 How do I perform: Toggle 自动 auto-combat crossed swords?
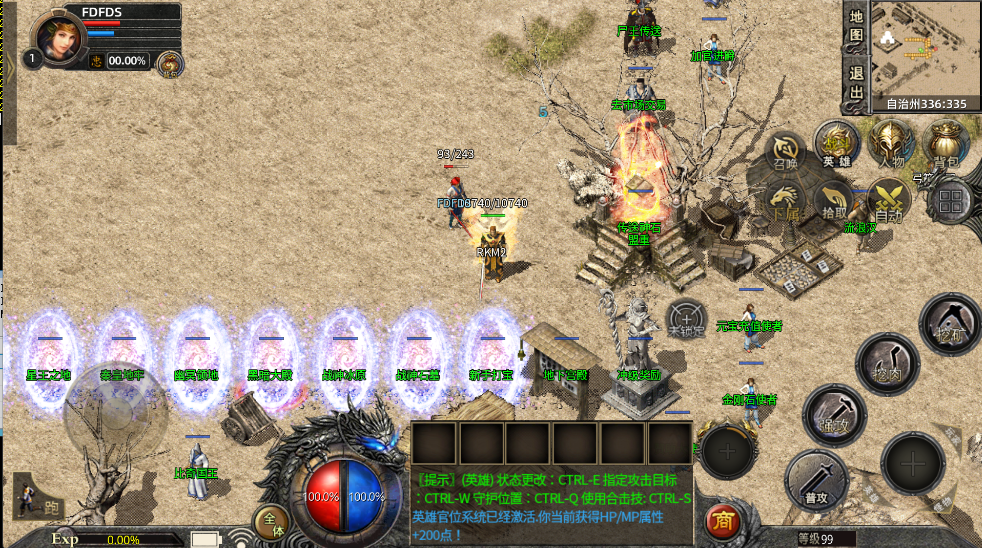[888, 200]
